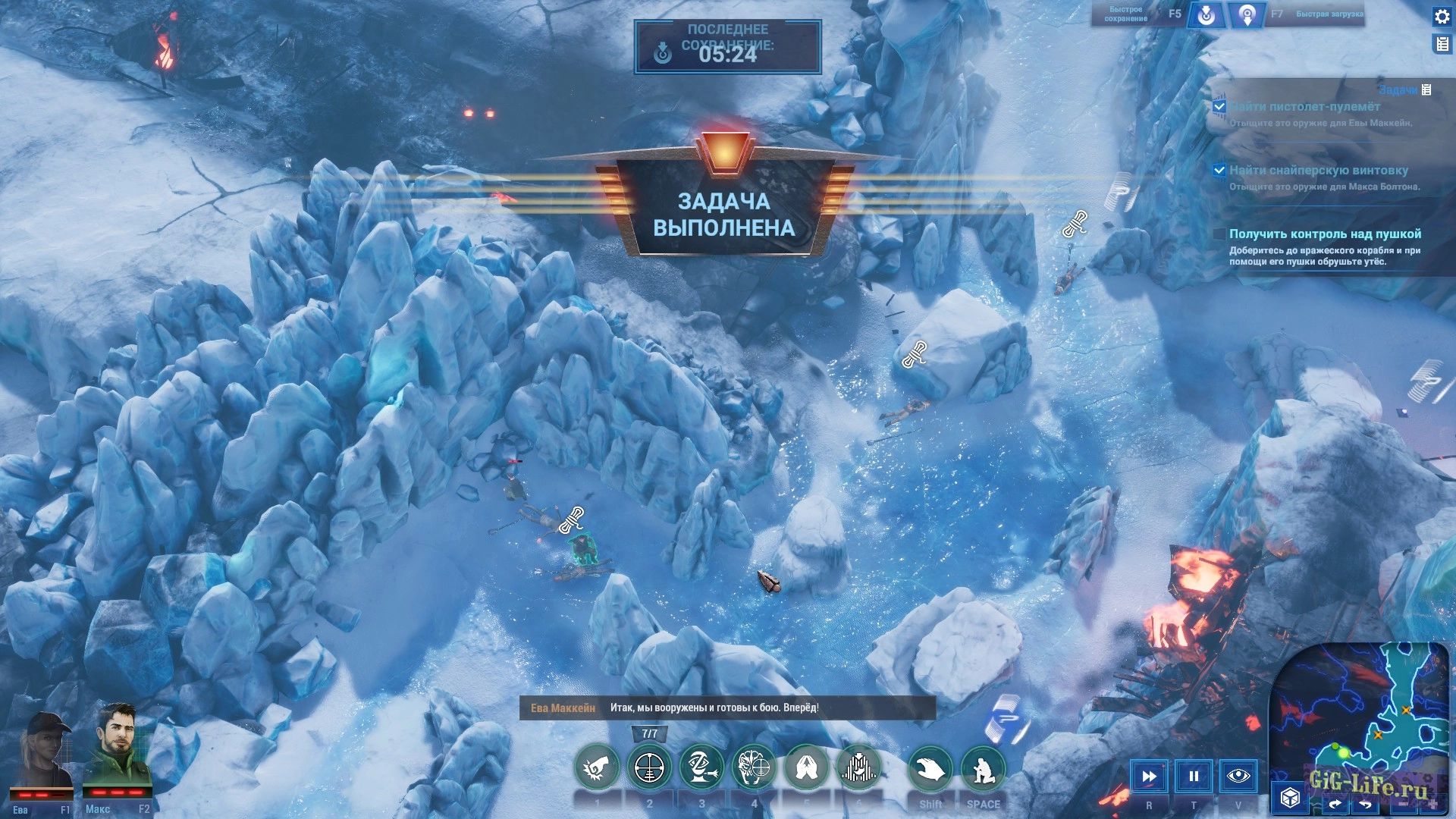The image size is (1456, 819).
Task: Use the head-with-eye distraction ability
Action: coord(701,767)
